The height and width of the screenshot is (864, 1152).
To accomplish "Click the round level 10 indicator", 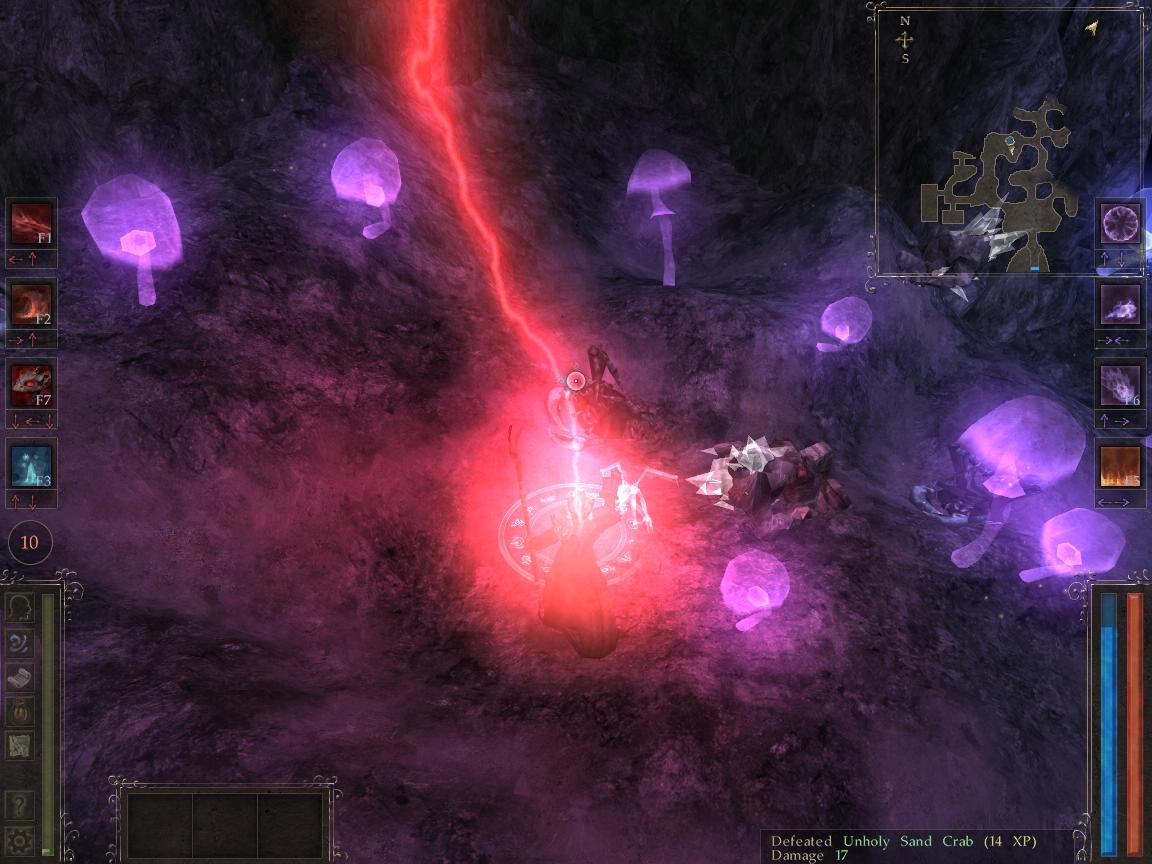I will (30, 543).
